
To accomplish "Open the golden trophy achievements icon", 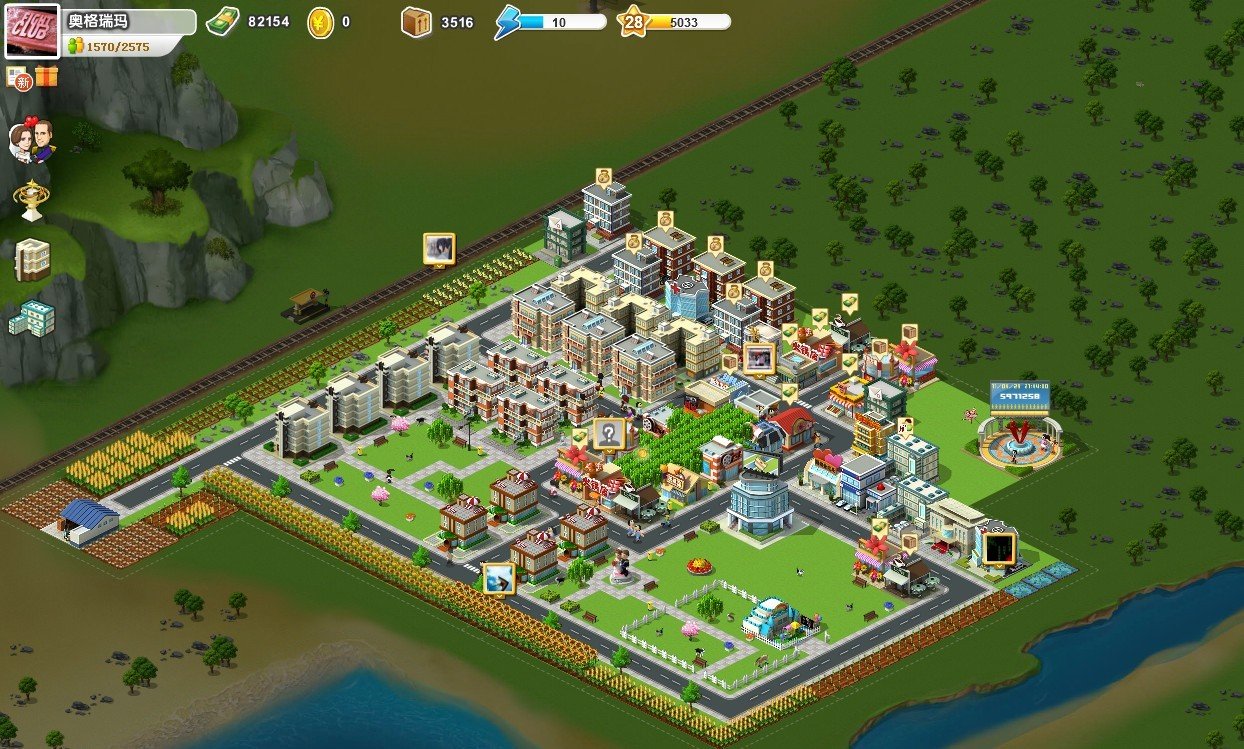I will (31, 200).
